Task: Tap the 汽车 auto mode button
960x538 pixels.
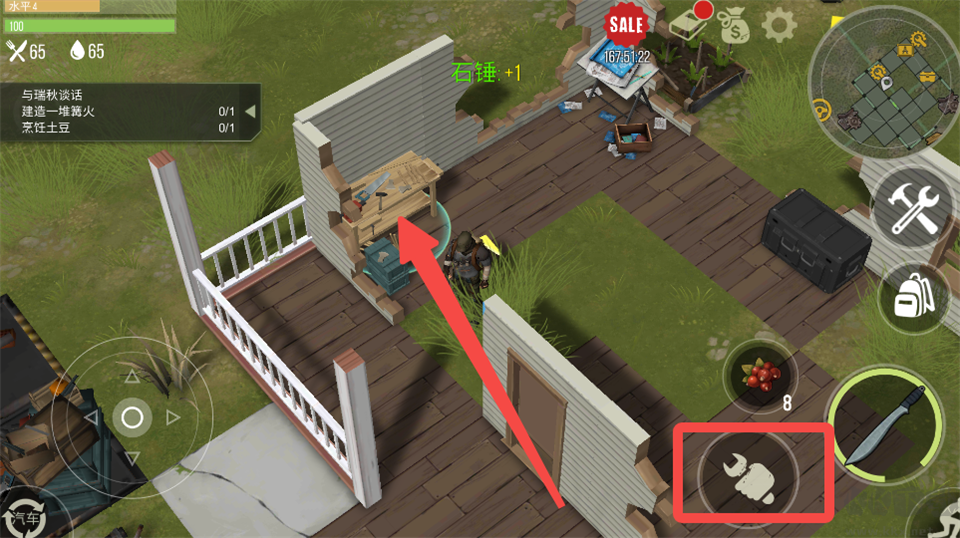Action: coord(22,515)
